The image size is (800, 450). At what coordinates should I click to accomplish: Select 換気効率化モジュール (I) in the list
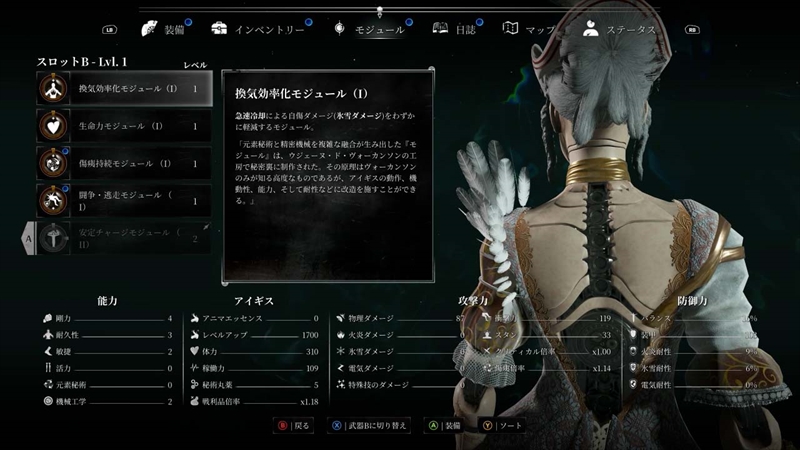coord(125,89)
